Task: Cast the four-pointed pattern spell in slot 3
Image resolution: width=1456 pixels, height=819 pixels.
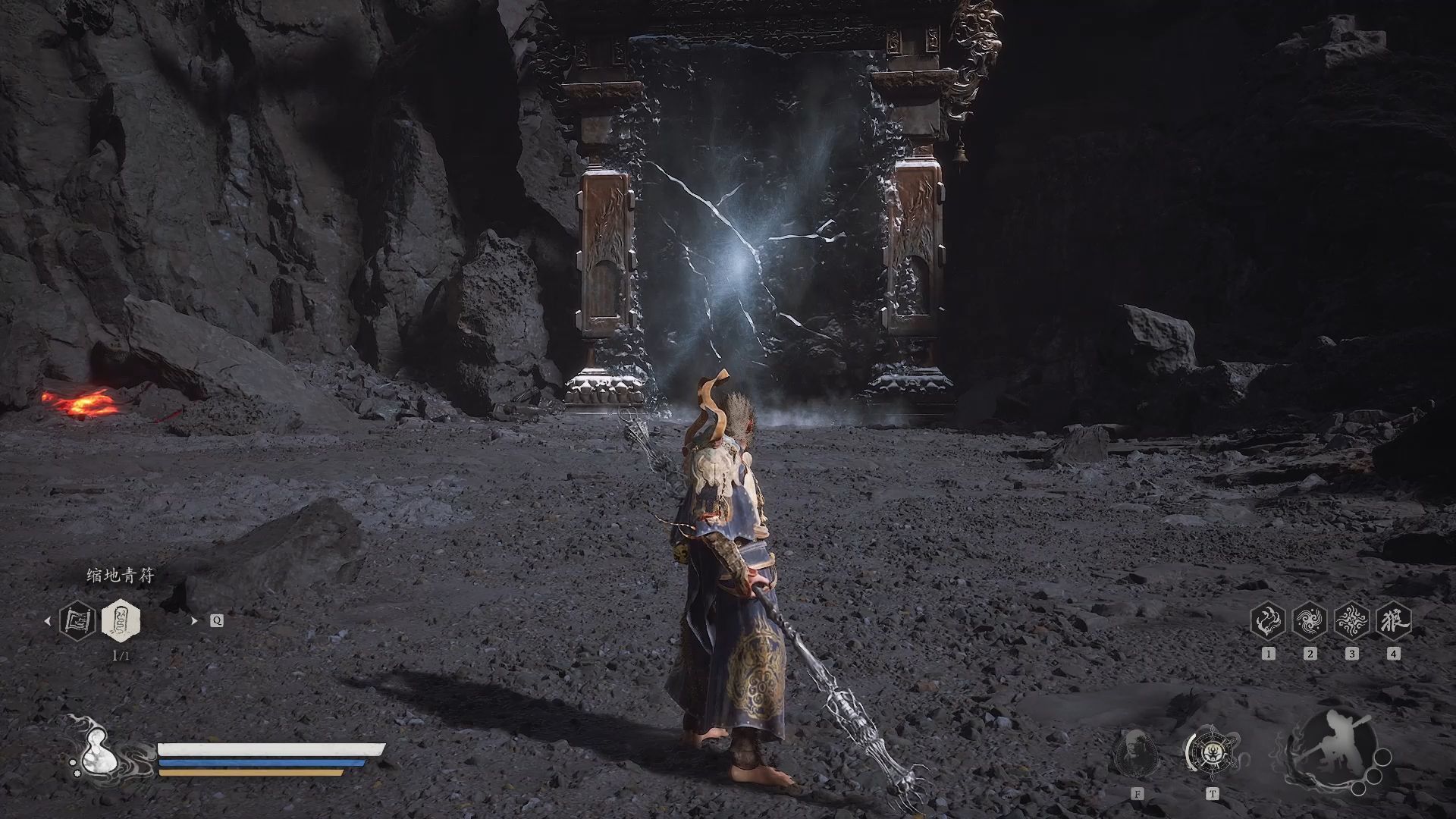Action: tap(1351, 621)
